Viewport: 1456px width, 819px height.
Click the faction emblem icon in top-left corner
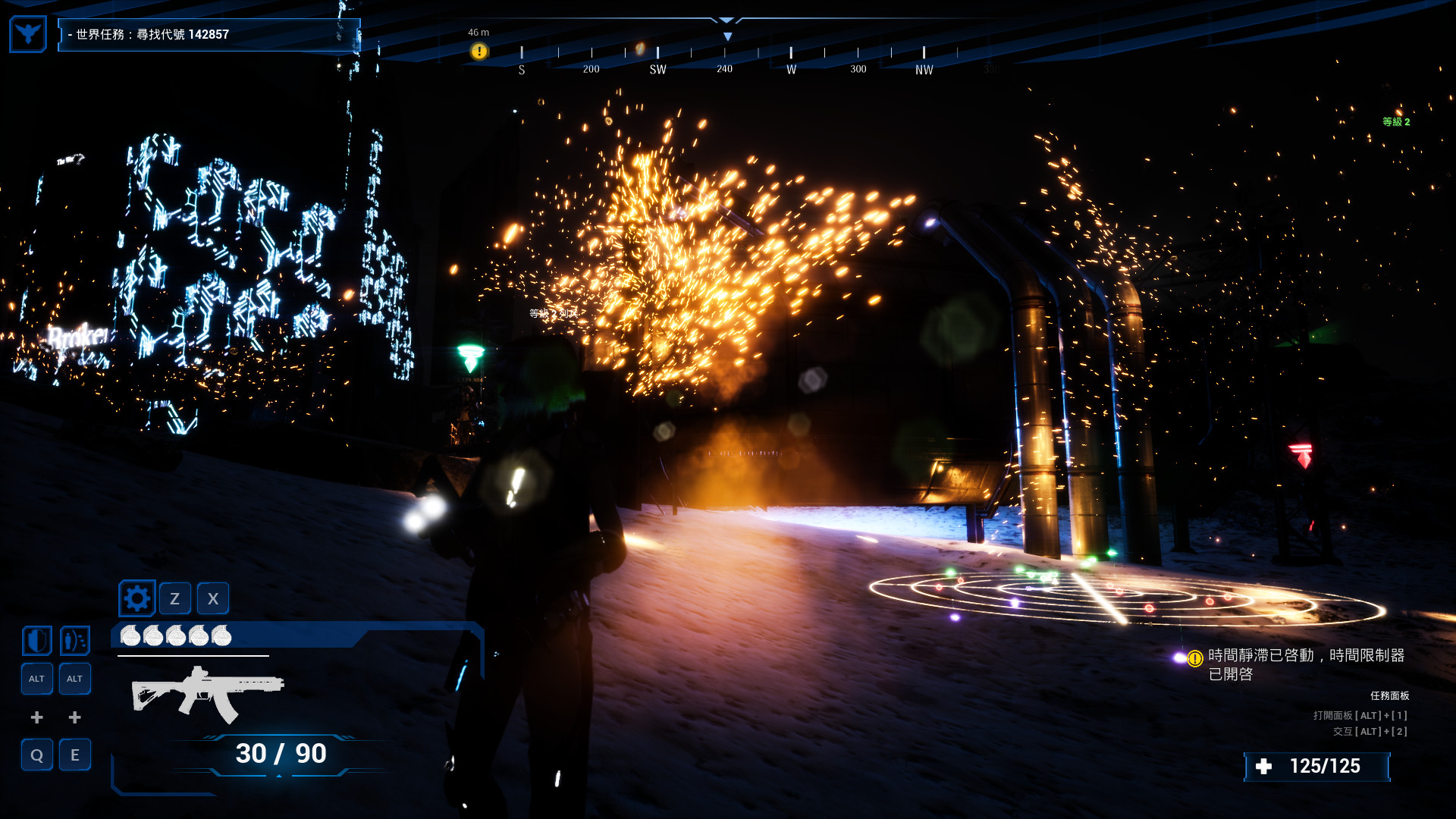(27, 33)
